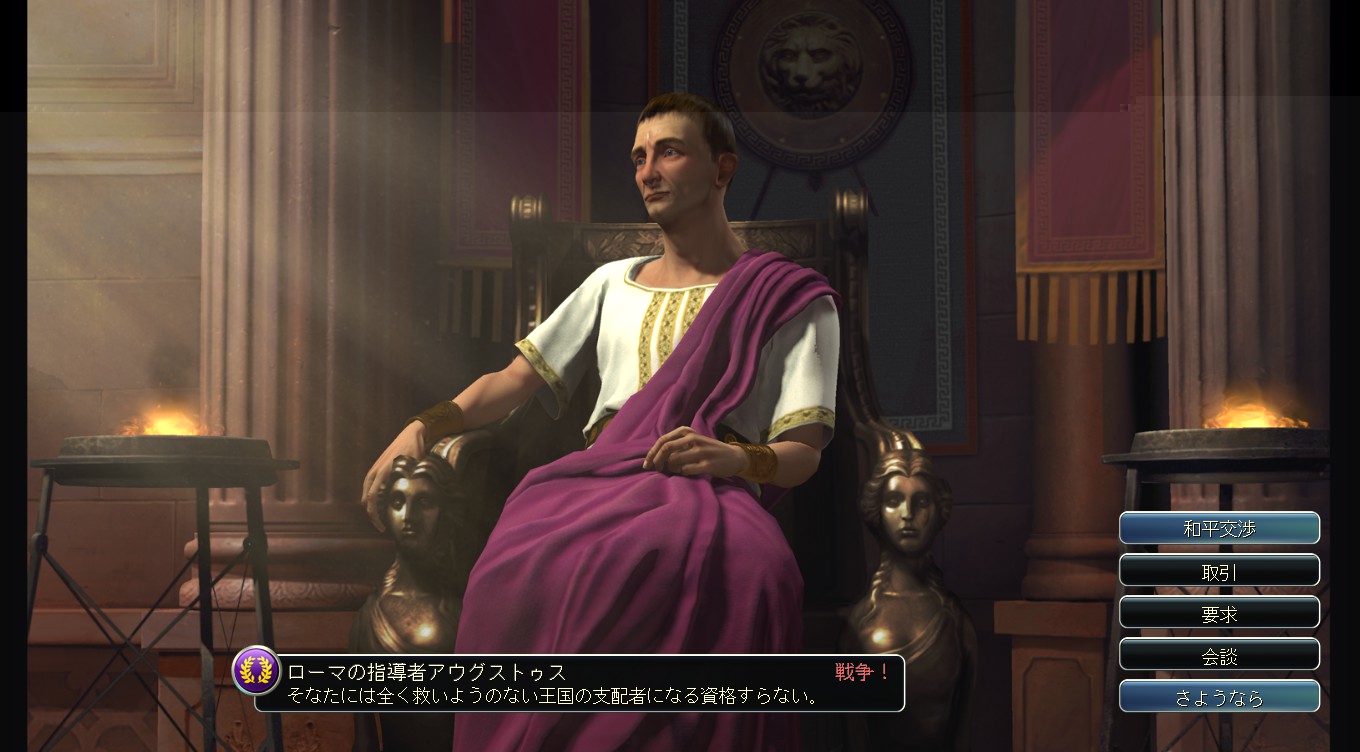
Task: Open the 会談 discussion option
Action: point(1219,654)
